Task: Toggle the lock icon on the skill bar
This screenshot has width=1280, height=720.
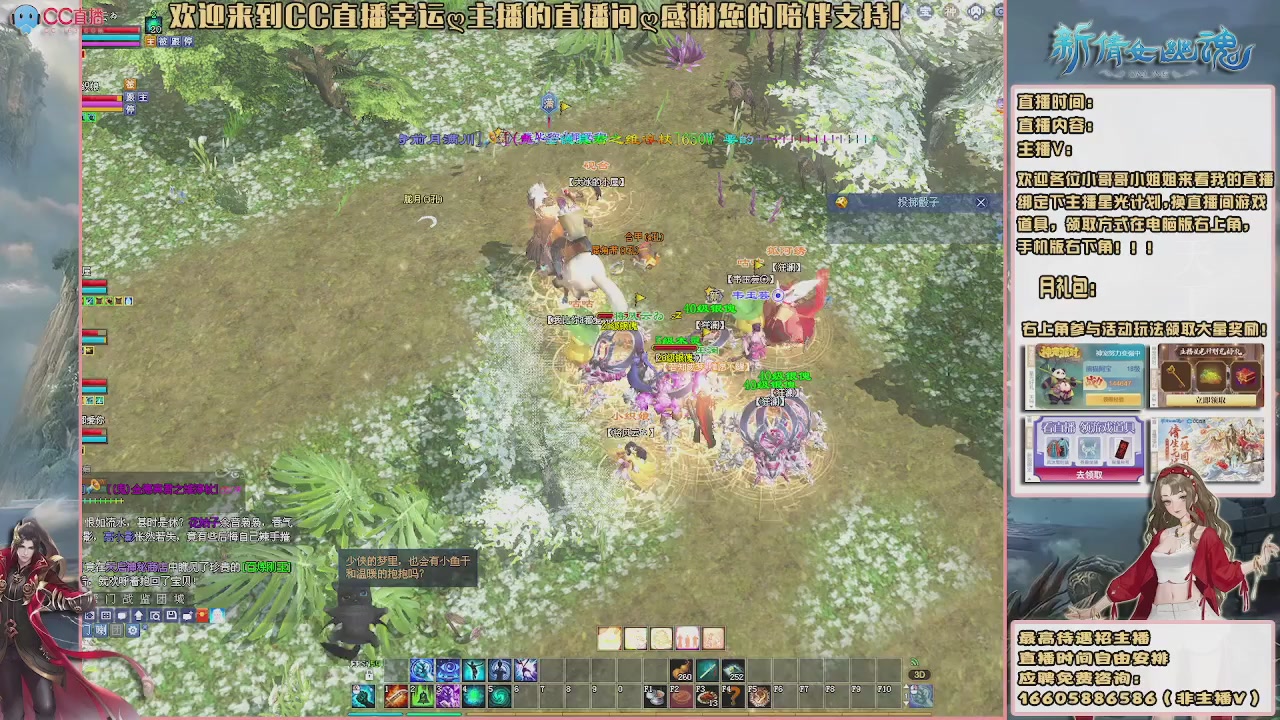Action: (x=371, y=673)
